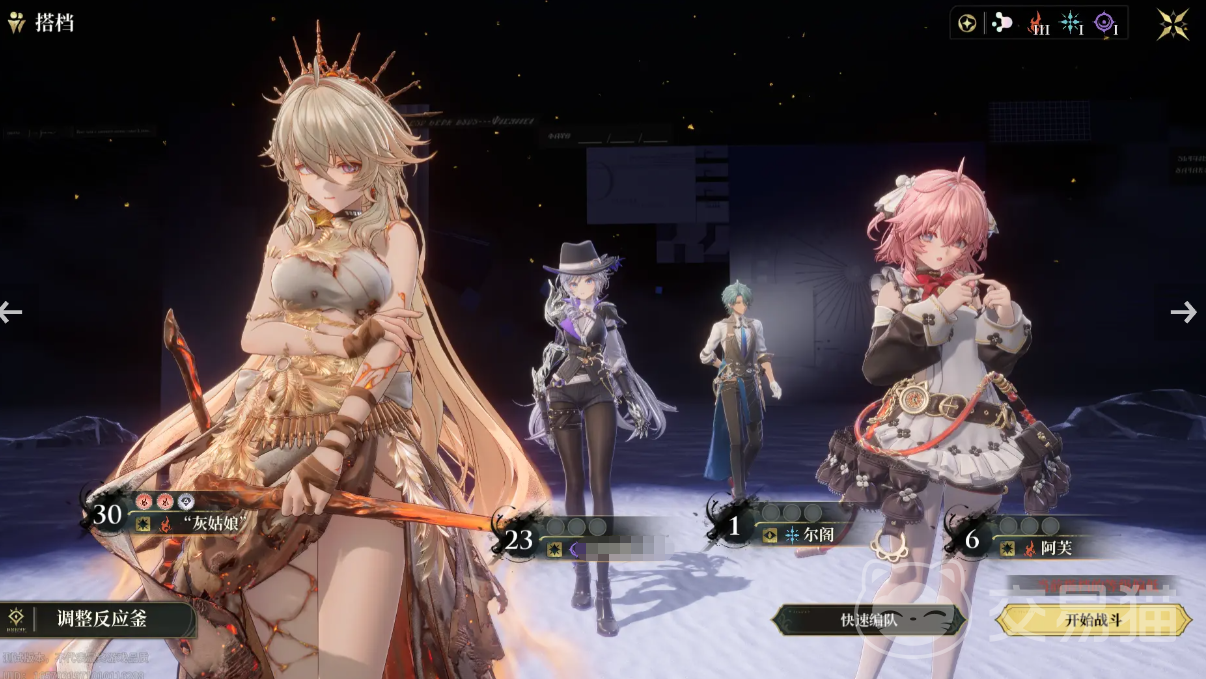Start the battle with 开始战斗 button
The height and width of the screenshot is (679, 1206).
pos(1094,620)
